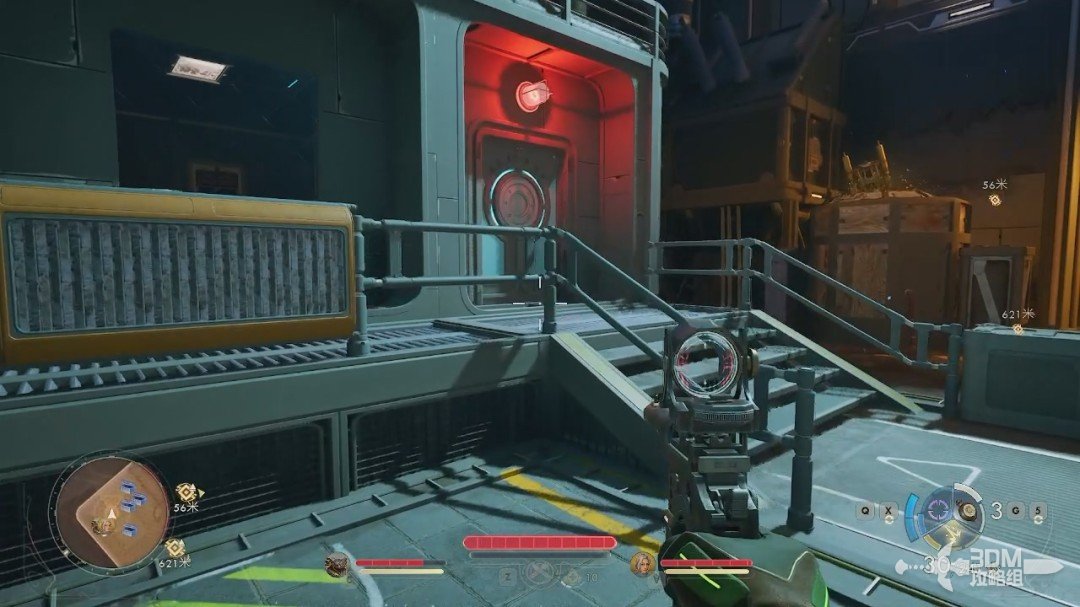The image size is (1080, 607).
Task: Select the grenade icon in the weapon wheel
Action: click(x=968, y=510)
